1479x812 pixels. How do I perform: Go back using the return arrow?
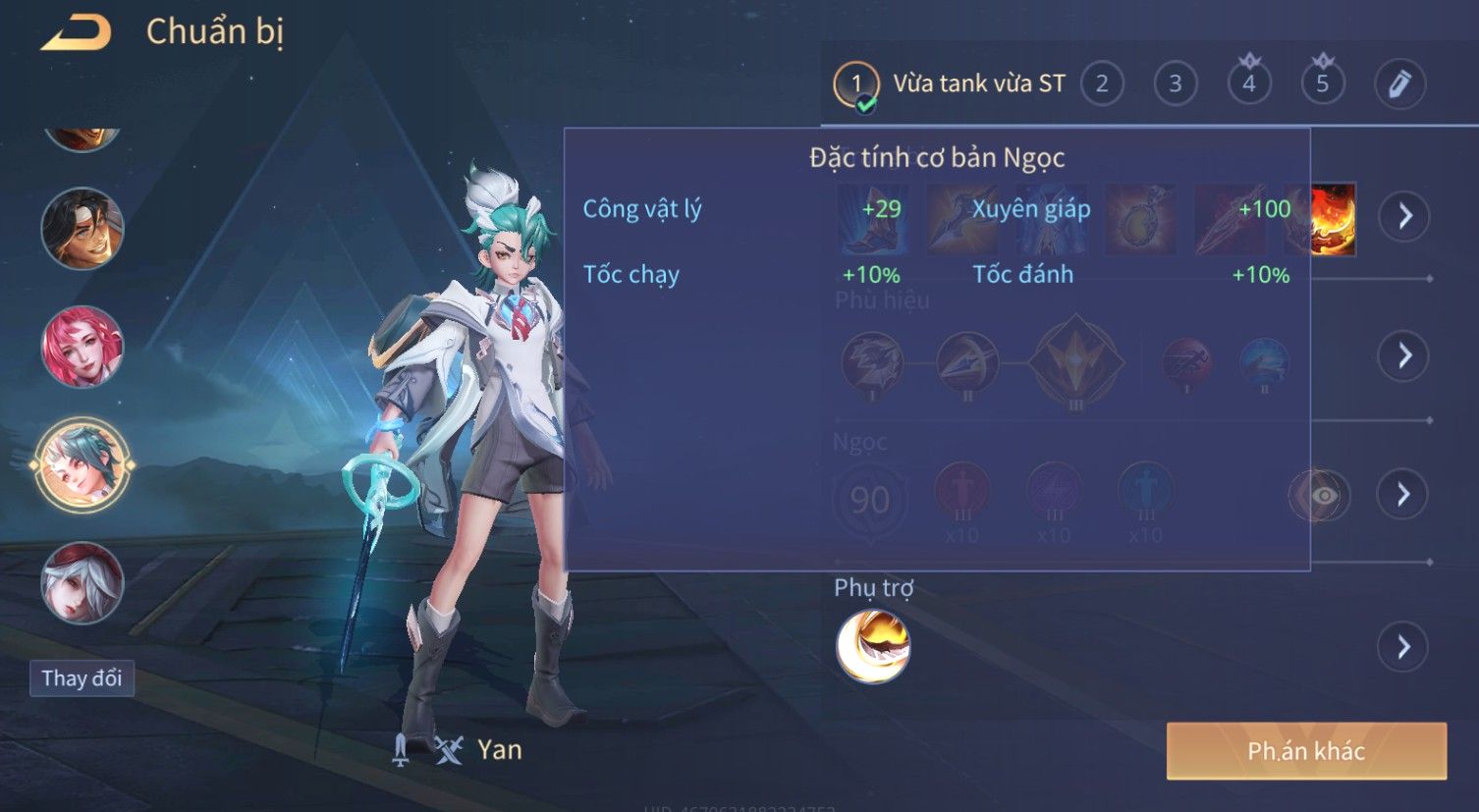coord(77,32)
